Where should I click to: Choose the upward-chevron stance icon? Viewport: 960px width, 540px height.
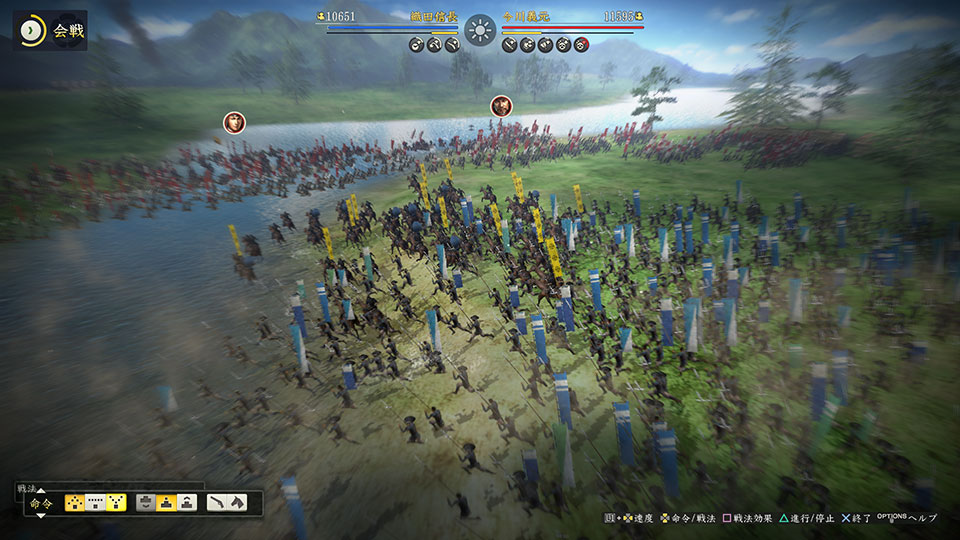pos(187,503)
